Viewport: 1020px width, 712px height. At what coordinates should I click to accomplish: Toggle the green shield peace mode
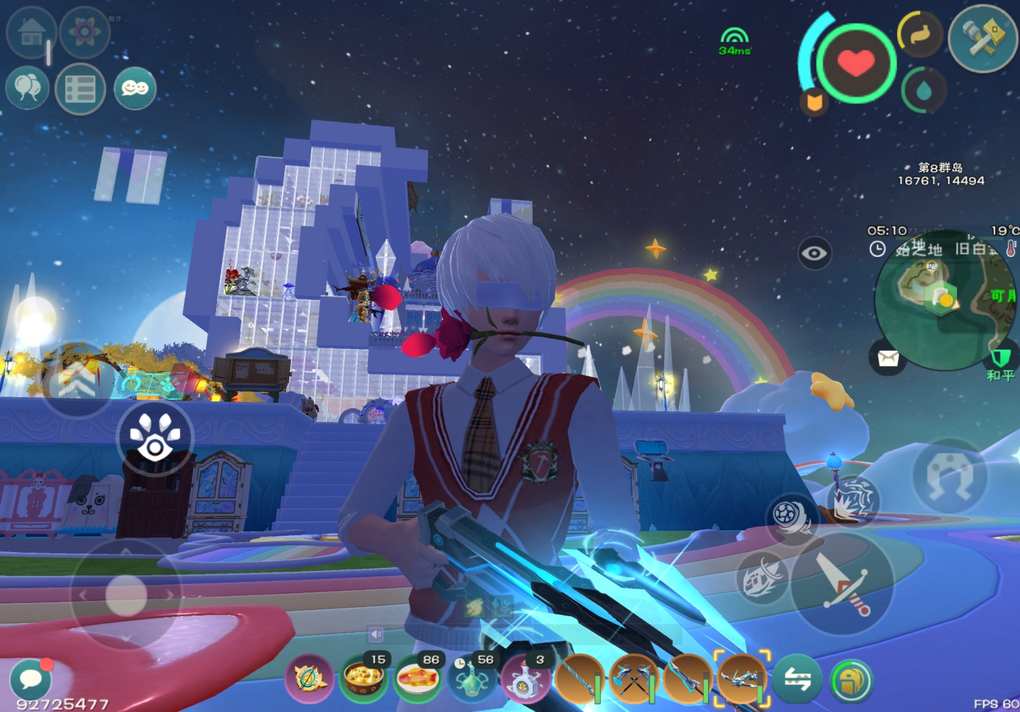point(1000,358)
